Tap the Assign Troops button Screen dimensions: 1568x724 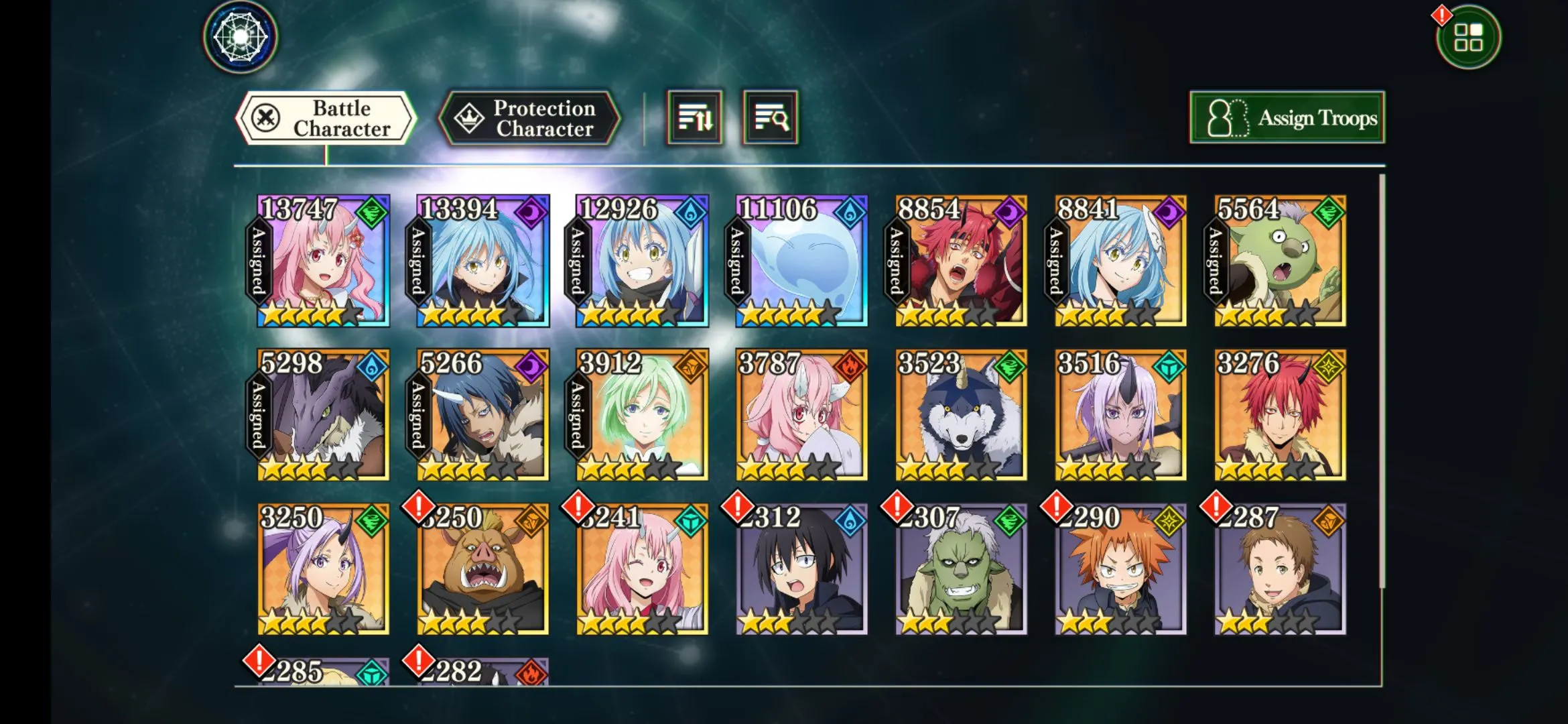click(1287, 118)
